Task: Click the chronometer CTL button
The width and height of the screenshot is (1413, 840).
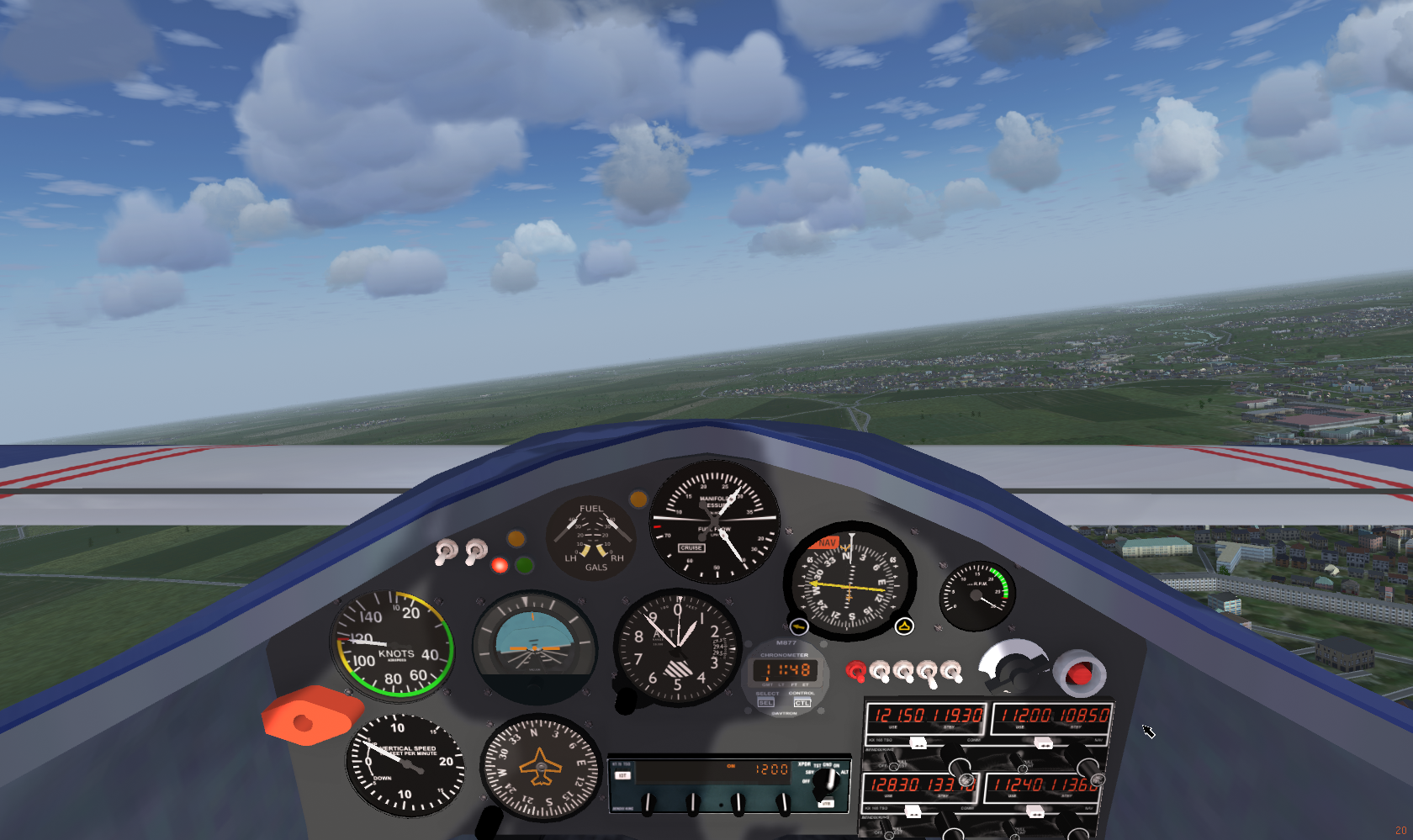Action: click(802, 702)
